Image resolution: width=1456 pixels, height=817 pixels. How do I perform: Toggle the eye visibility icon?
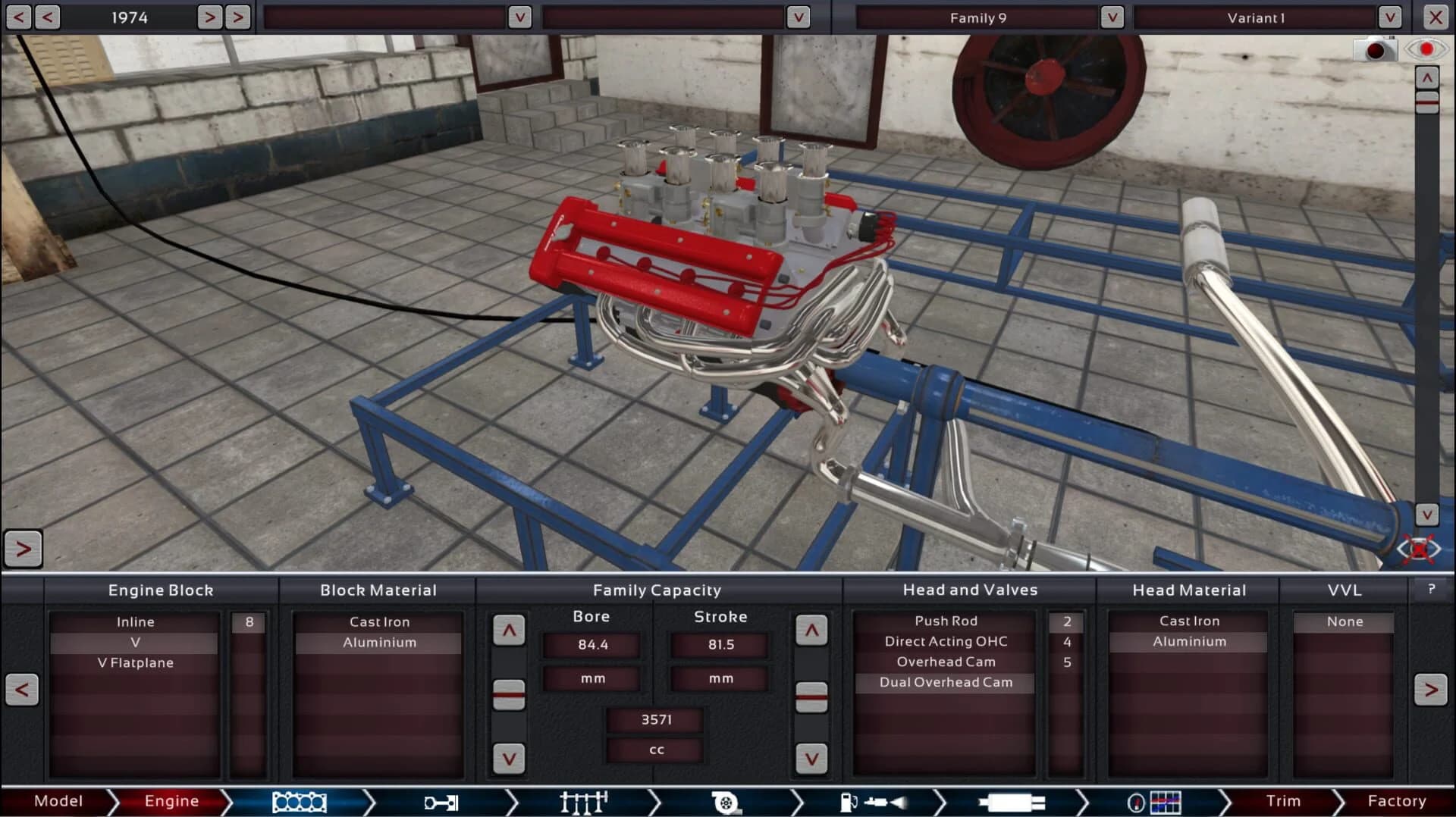click(x=1426, y=49)
